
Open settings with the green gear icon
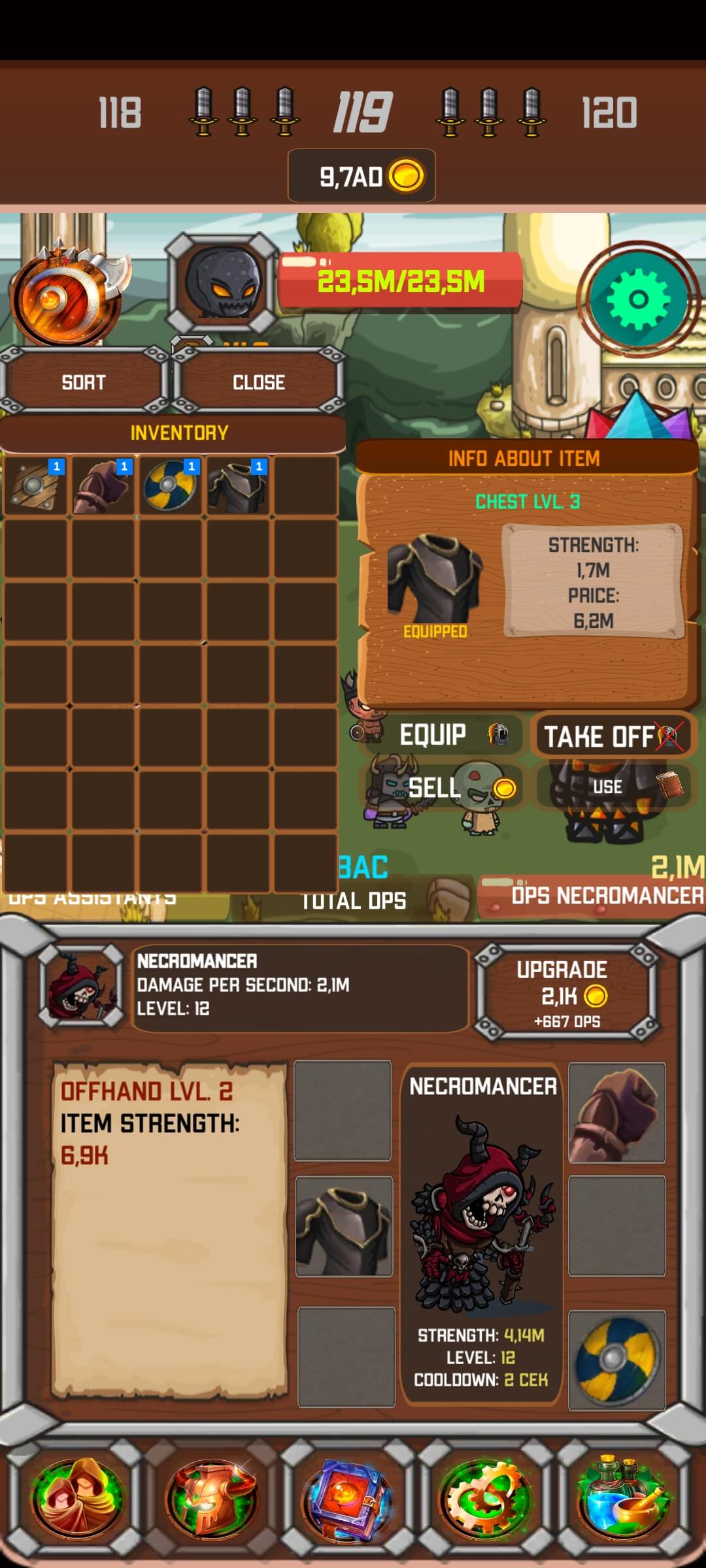[x=638, y=301]
